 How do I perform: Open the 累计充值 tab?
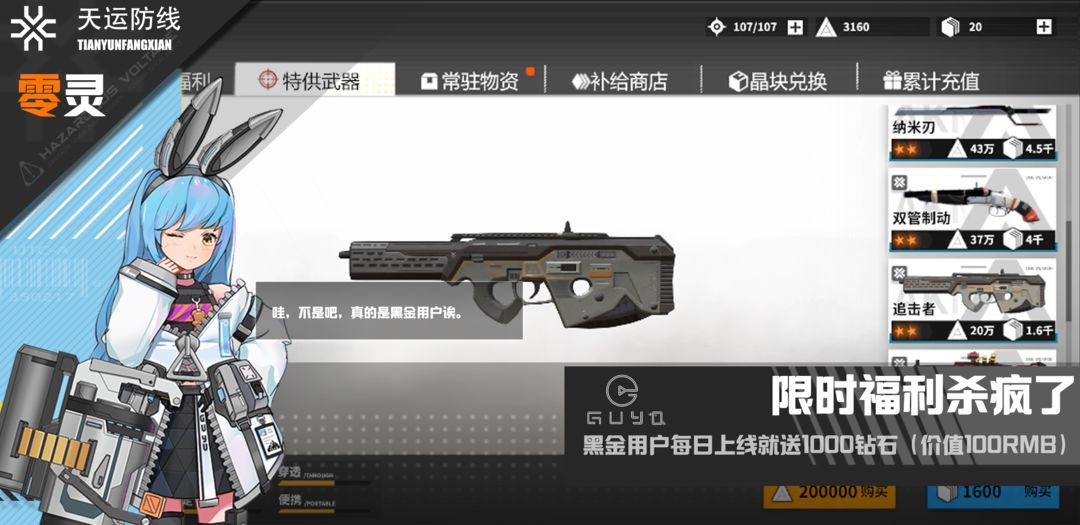click(x=931, y=81)
